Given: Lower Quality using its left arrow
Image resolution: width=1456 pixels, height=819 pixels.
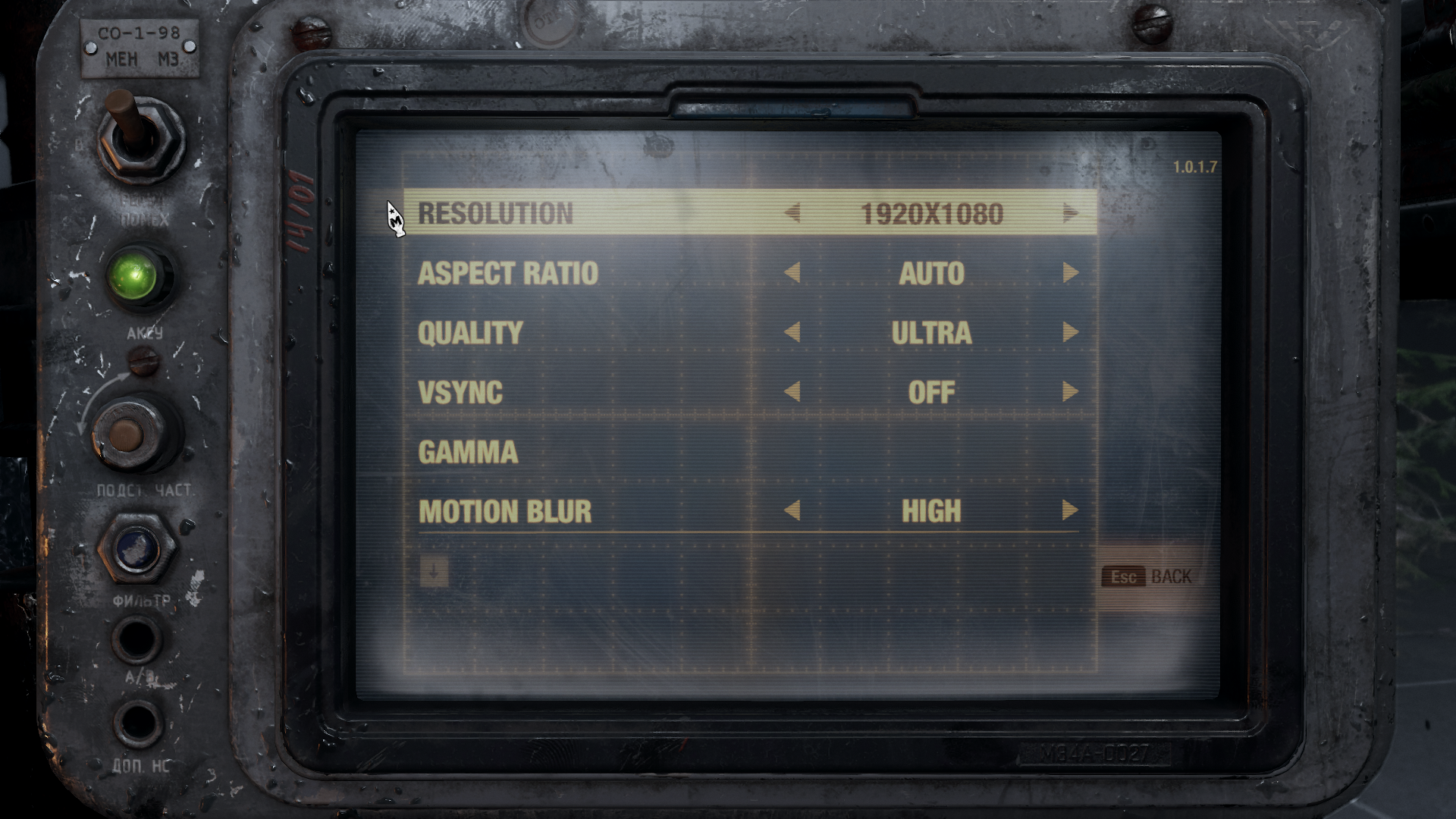Looking at the screenshot, I should point(792,332).
